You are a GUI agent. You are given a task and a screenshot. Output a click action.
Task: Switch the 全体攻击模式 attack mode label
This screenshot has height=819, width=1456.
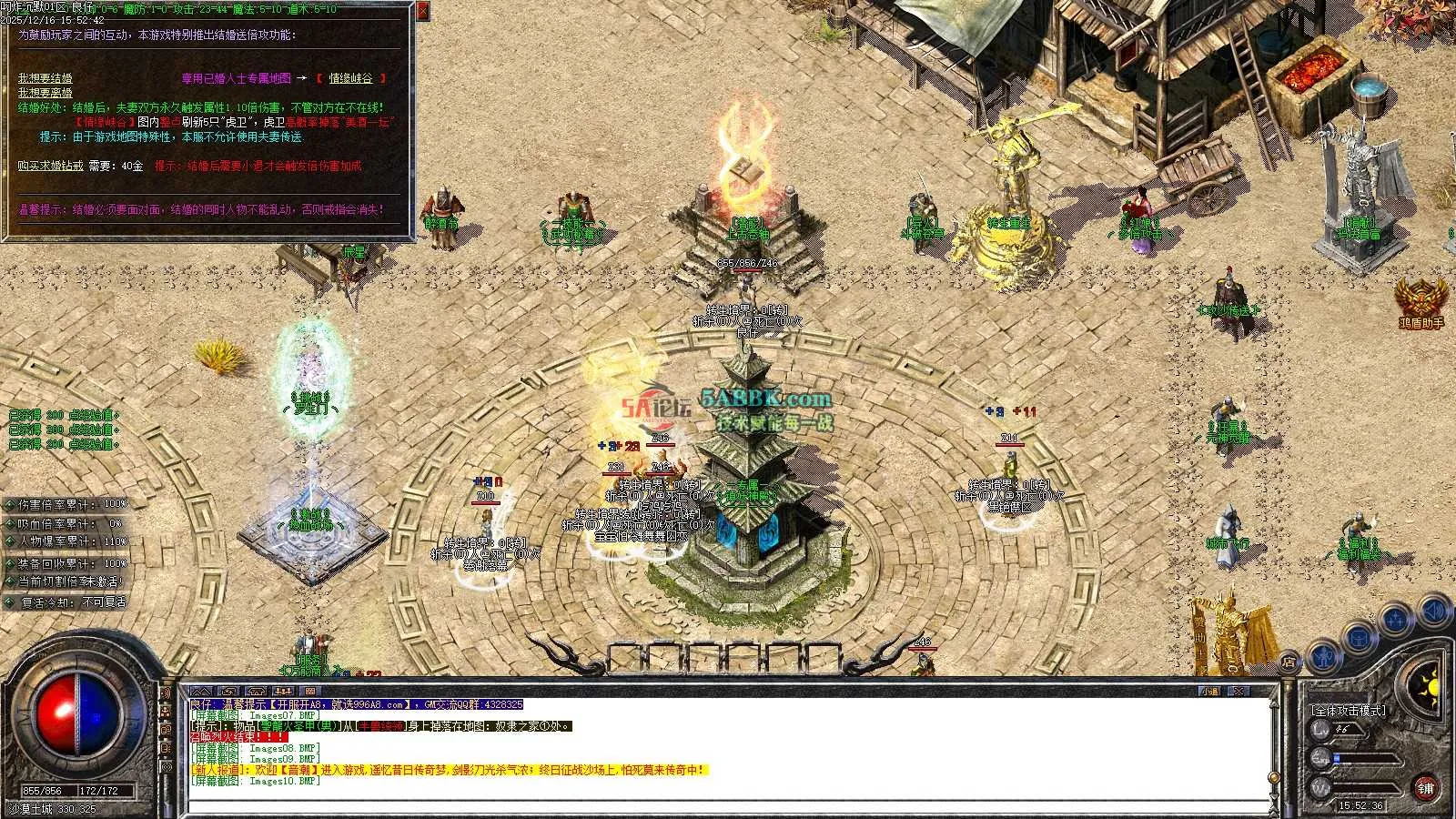(x=1347, y=710)
